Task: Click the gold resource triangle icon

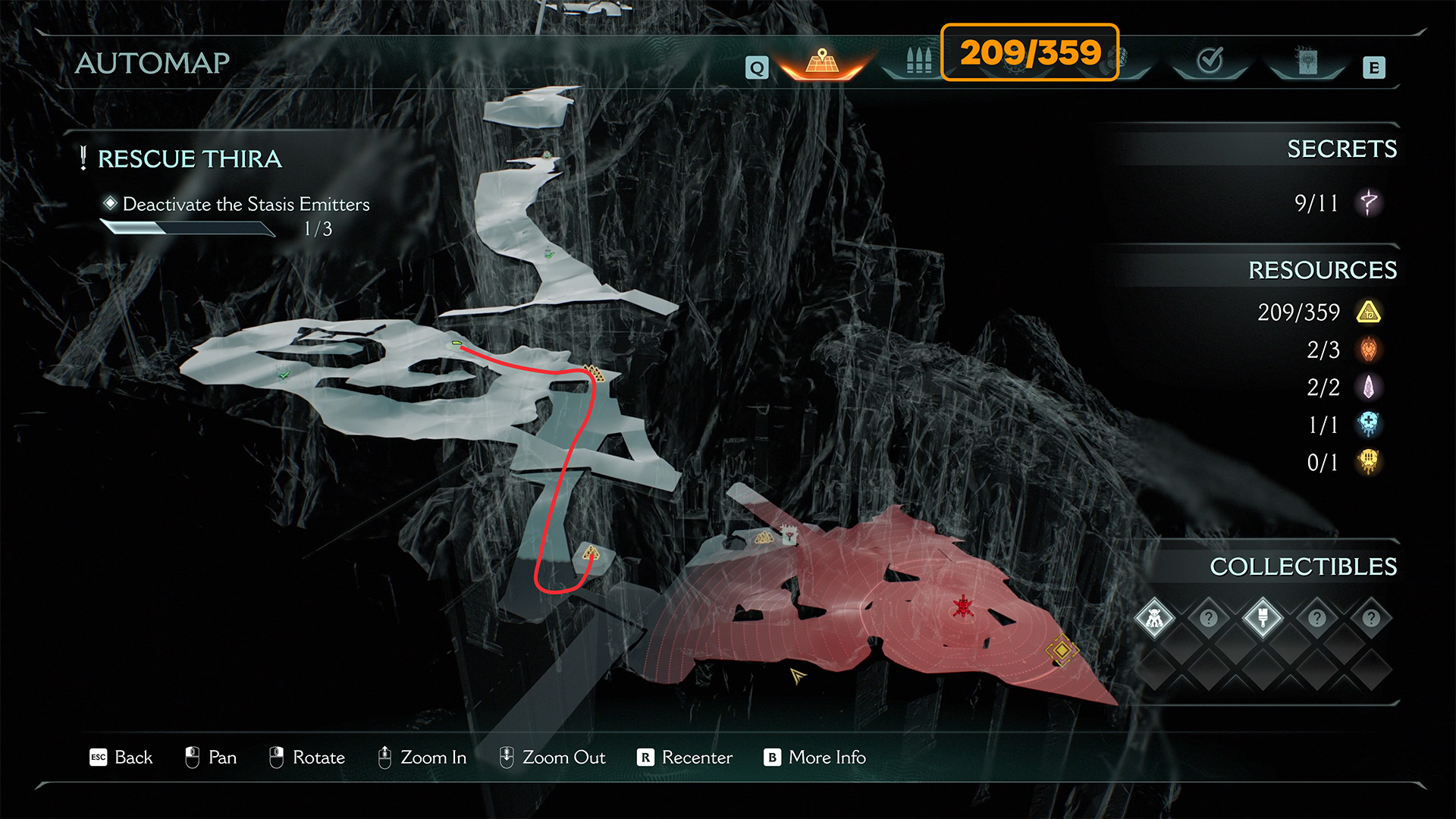Action: (x=1369, y=312)
